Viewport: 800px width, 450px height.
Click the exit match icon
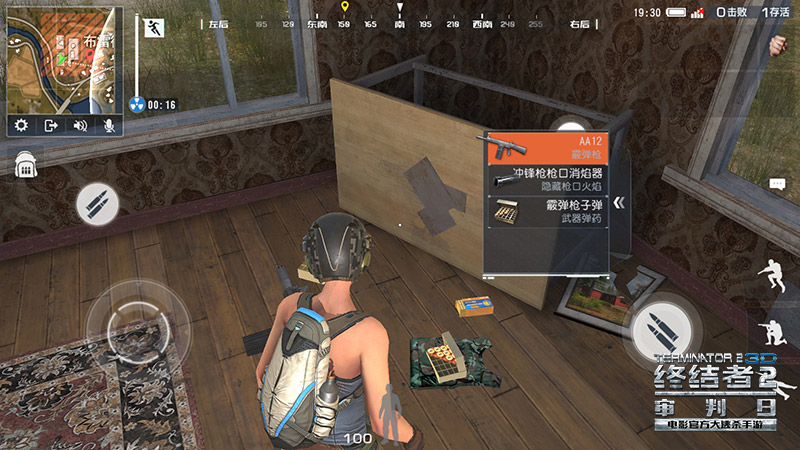pos(52,125)
